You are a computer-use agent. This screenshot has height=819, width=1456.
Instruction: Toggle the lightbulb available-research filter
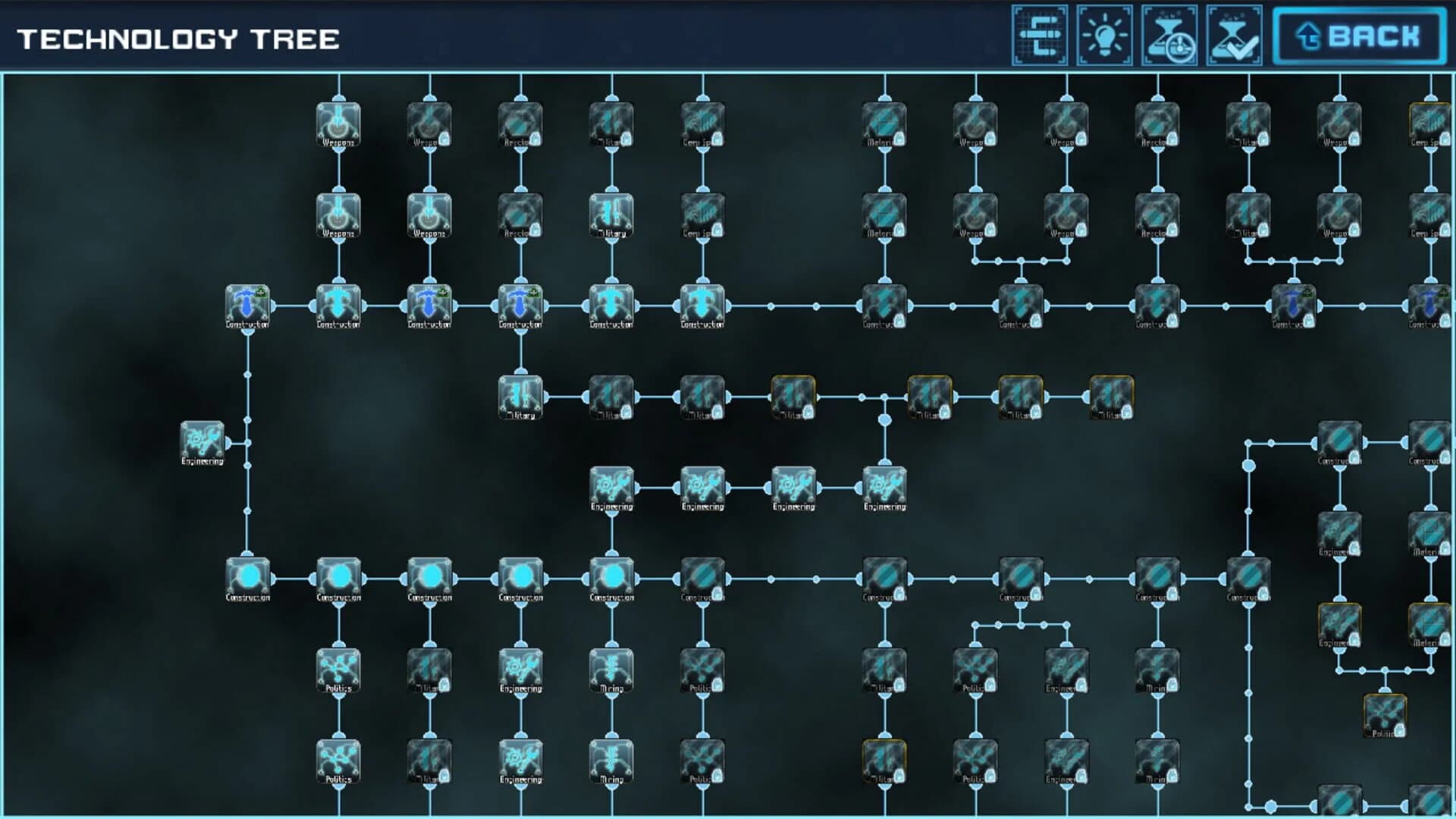tap(1106, 33)
